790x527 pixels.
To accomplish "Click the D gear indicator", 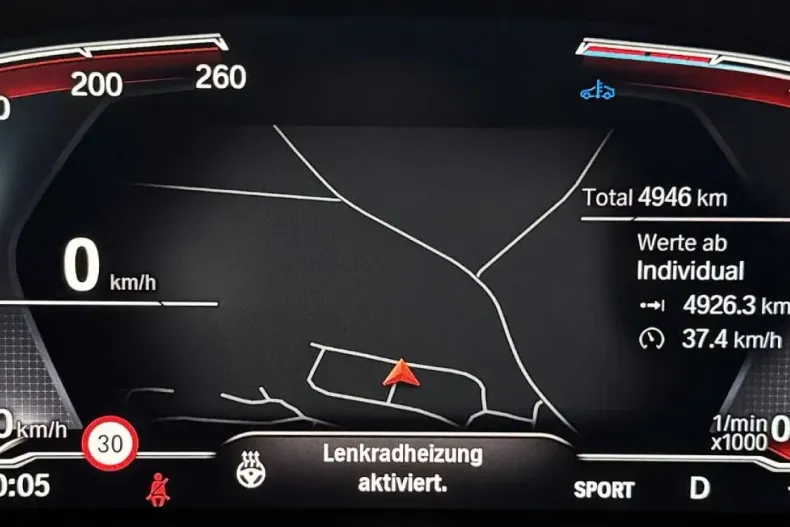I will 699,489.
